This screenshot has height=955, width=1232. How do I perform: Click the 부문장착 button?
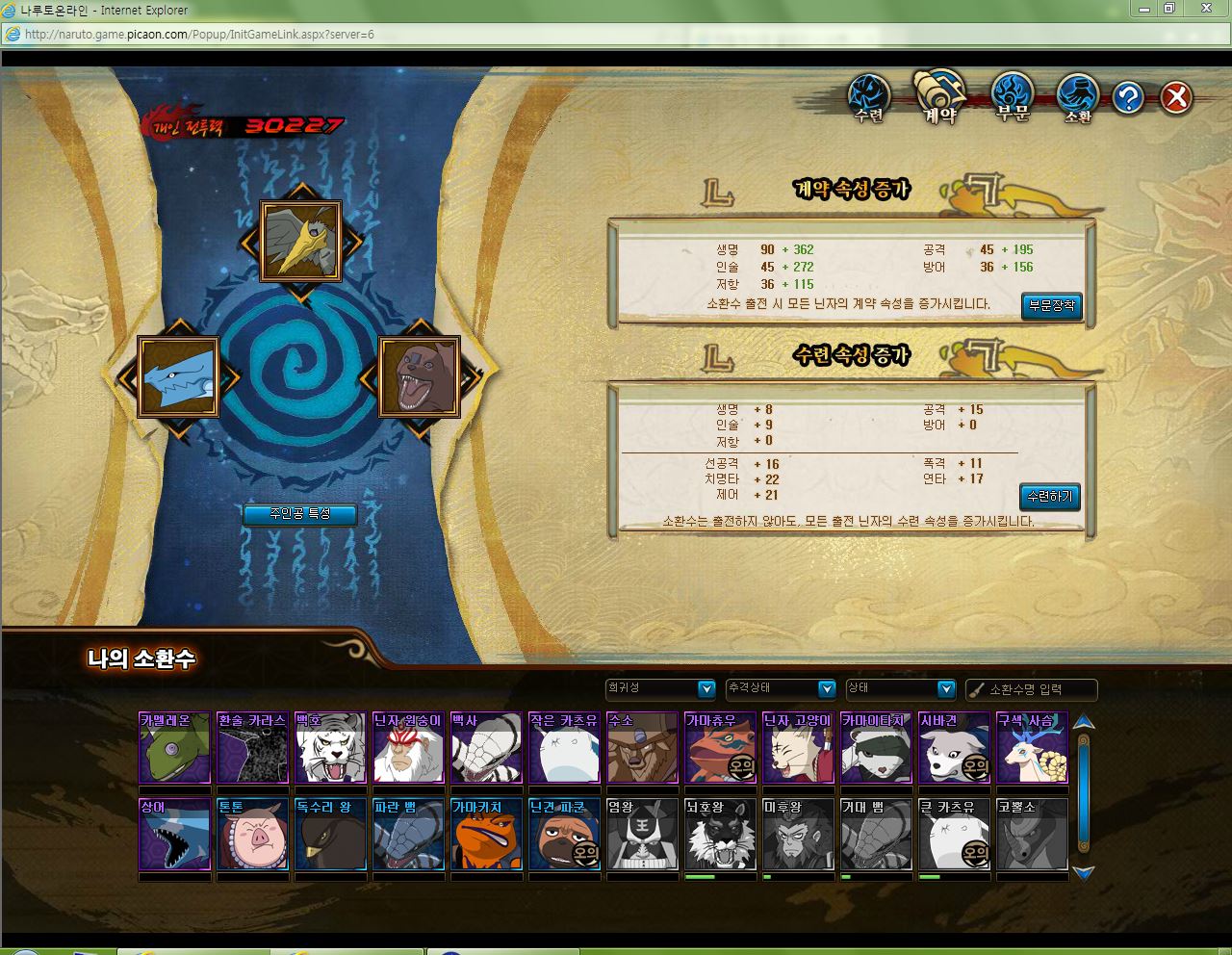coord(1051,306)
